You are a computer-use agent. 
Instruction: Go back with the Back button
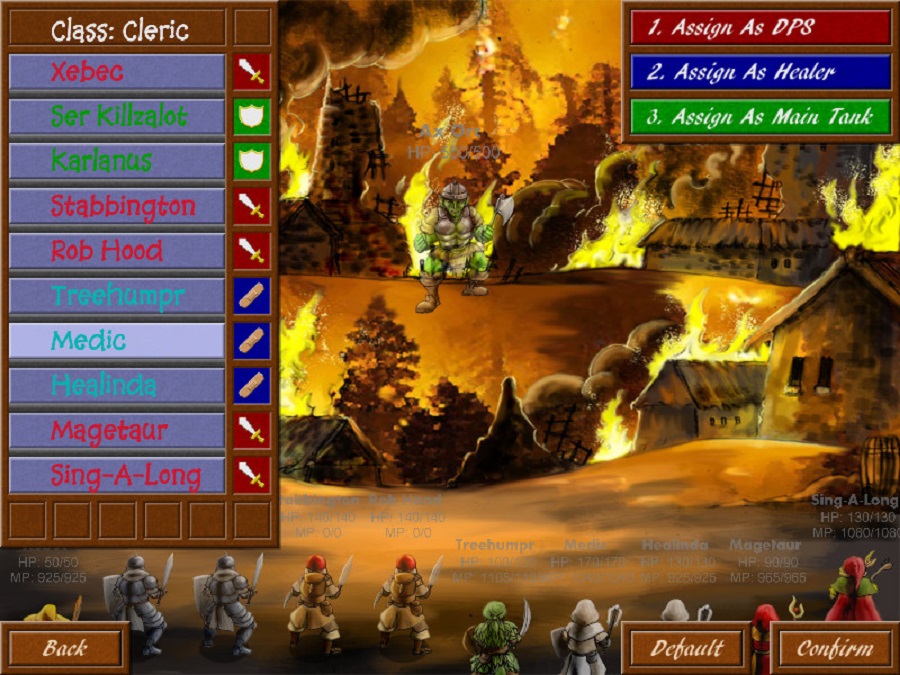(x=65, y=648)
